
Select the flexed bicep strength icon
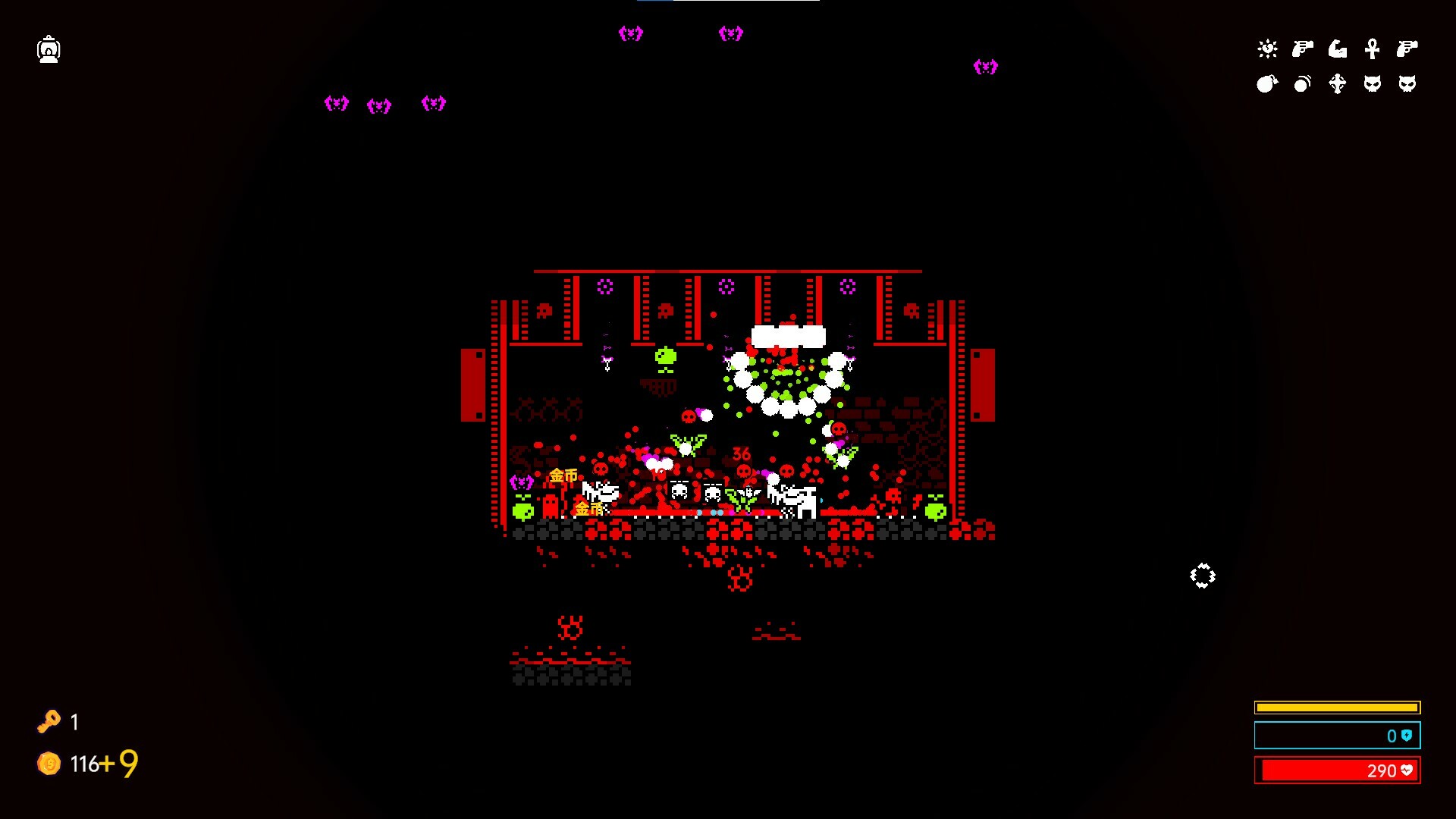coord(1337,49)
